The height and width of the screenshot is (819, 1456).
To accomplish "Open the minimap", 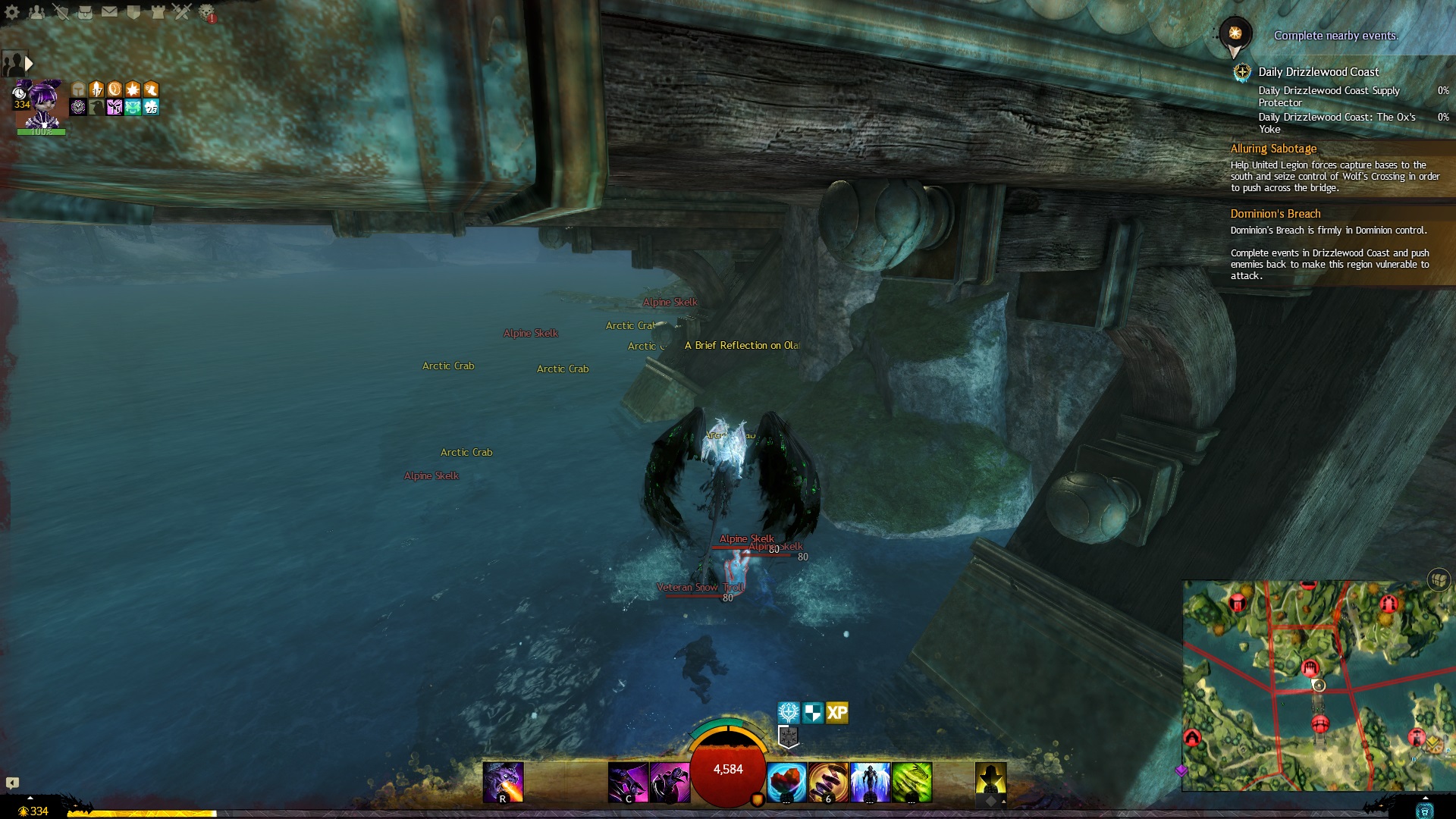I will click(1318, 686).
